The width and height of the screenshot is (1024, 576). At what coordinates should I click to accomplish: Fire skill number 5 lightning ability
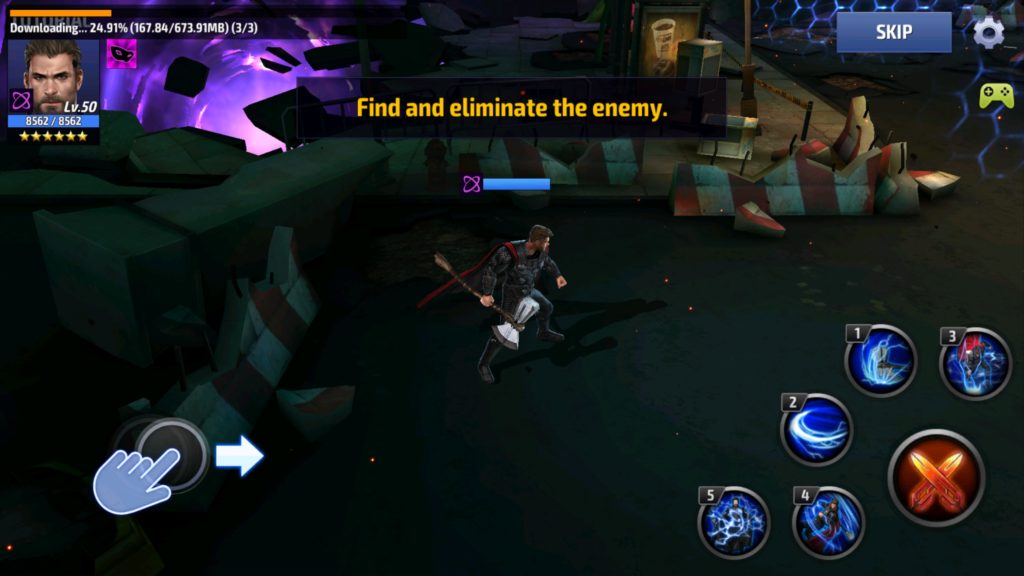pos(734,522)
